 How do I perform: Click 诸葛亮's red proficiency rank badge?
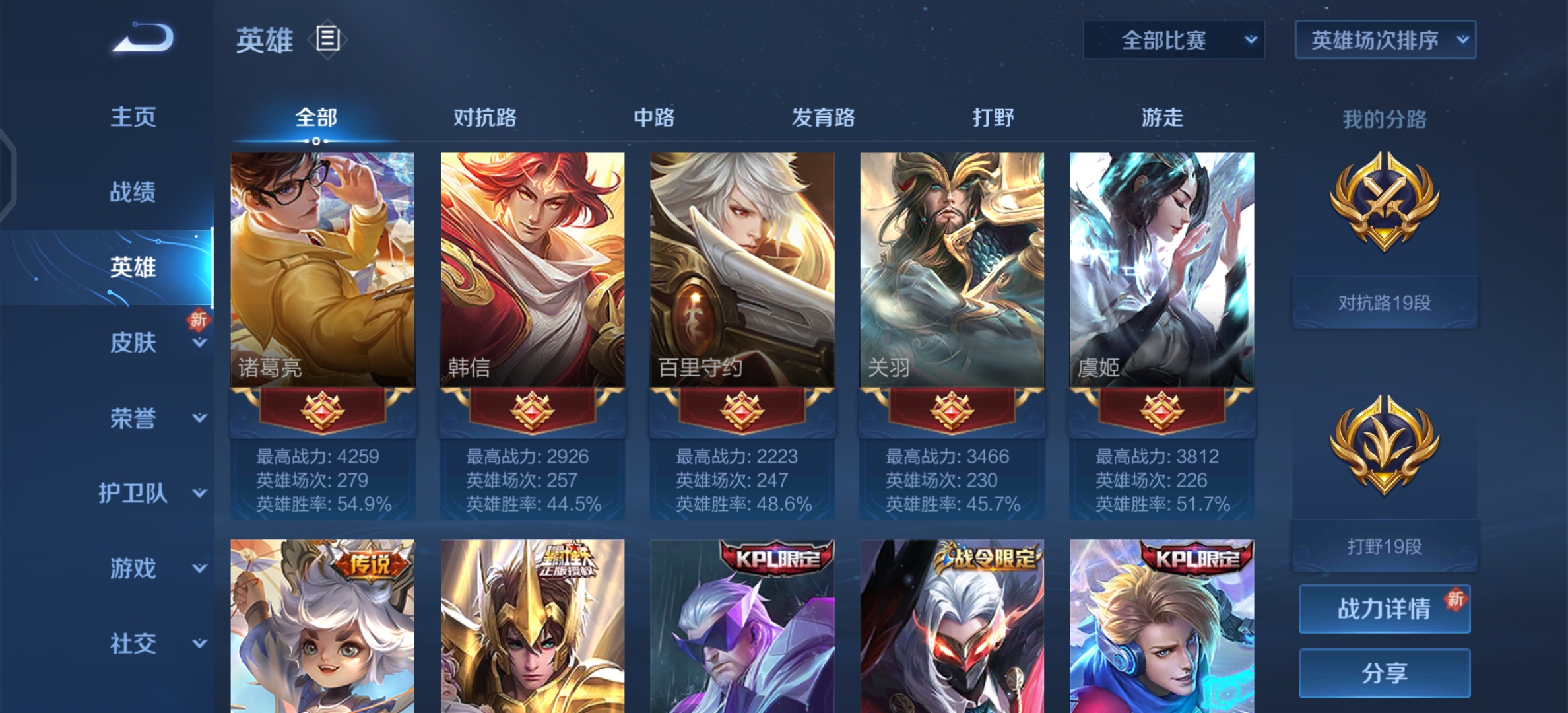coord(321,410)
